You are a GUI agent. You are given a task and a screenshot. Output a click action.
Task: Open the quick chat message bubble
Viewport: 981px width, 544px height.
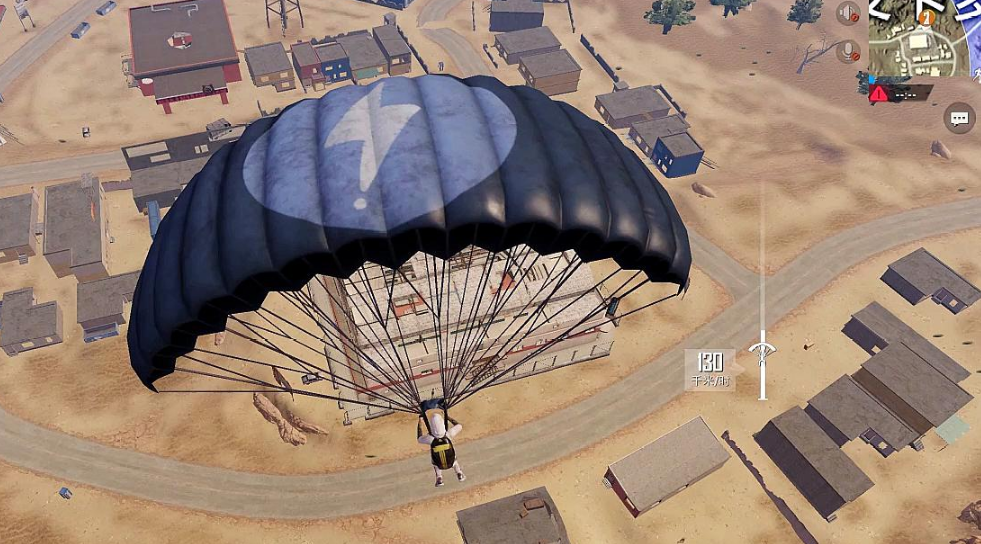pos(959,119)
